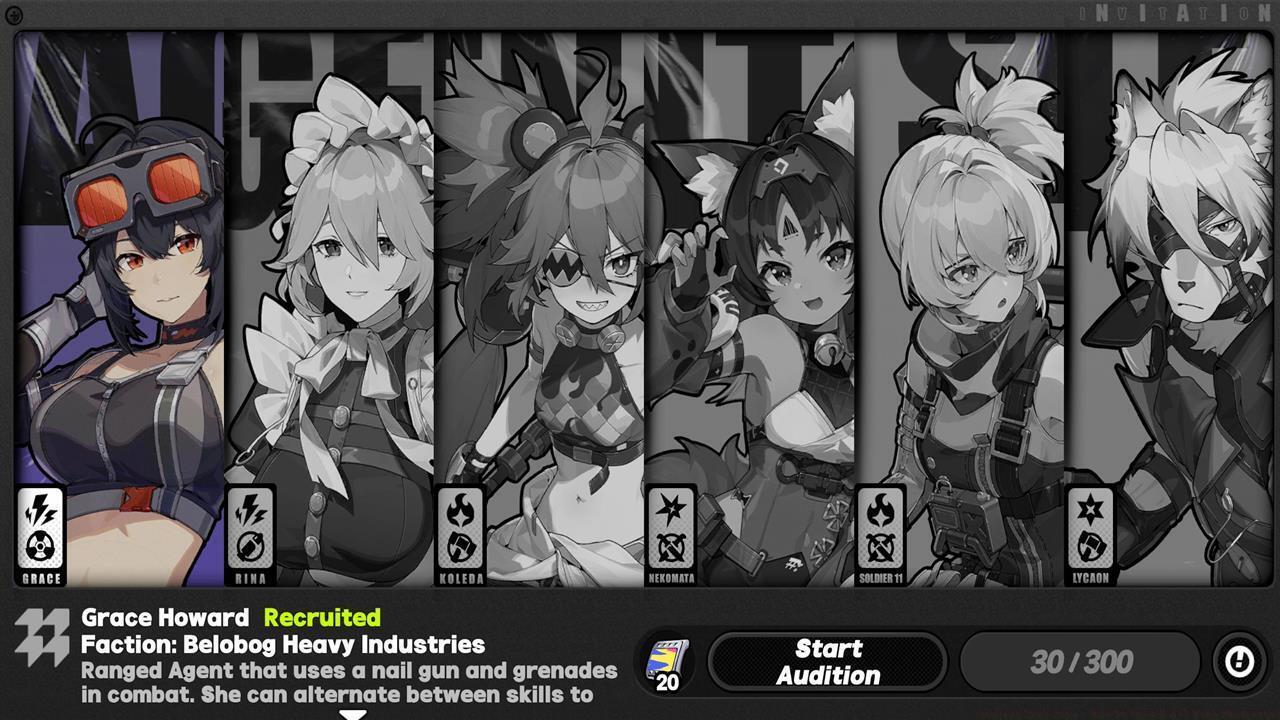Expand Grace's description with the down arrow
The height and width of the screenshot is (720, 1280).
tap(354, 713)
